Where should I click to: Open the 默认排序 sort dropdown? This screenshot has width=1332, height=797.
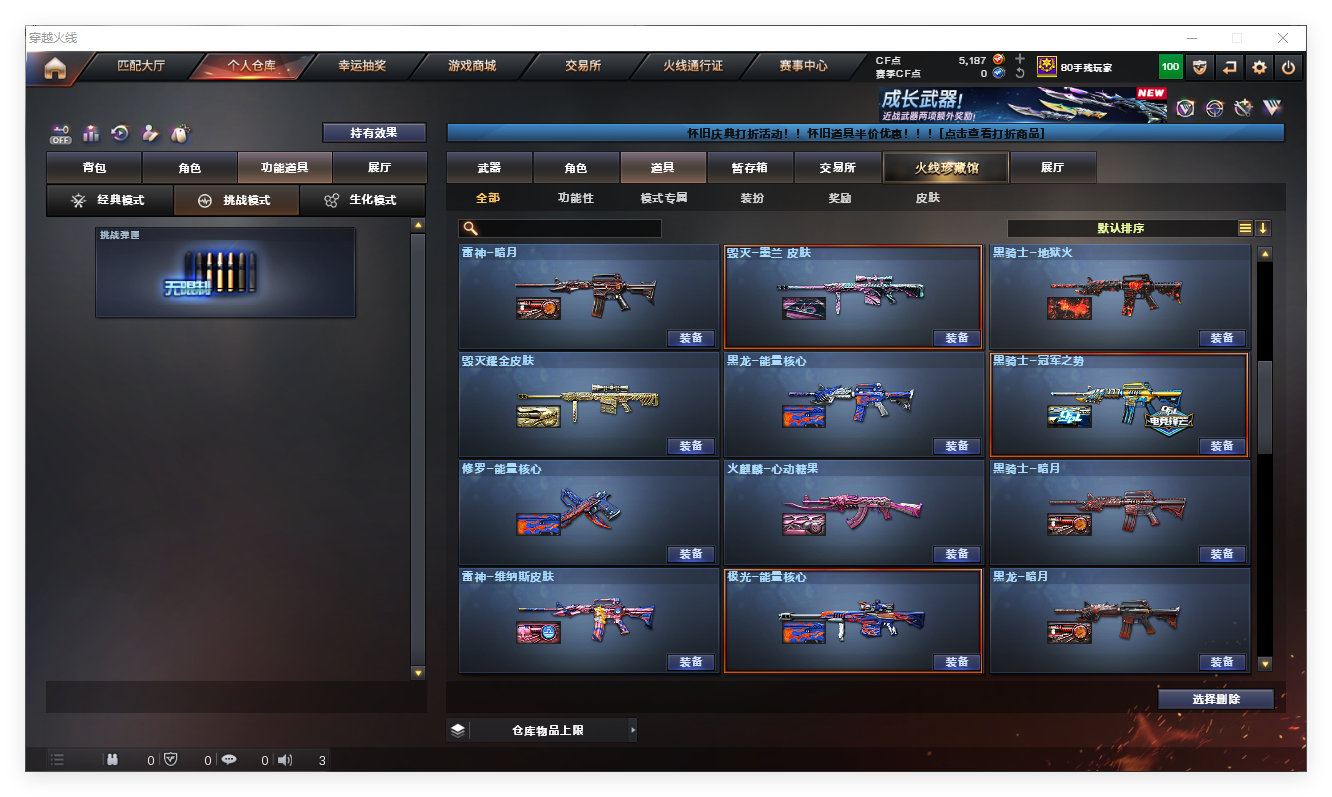click(x=1120, y=228)
